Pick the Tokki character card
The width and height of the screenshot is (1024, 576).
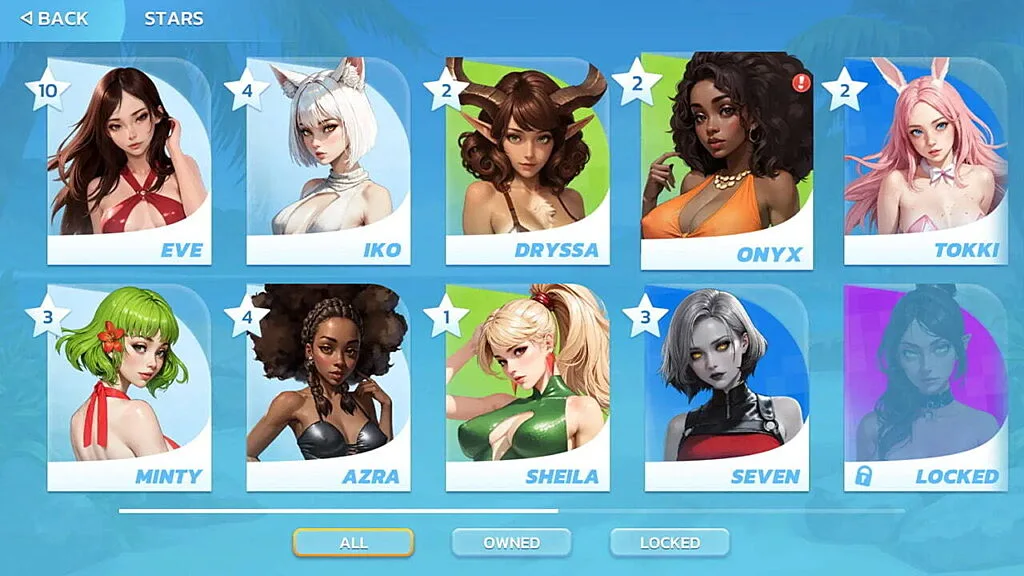click(925, 162)
